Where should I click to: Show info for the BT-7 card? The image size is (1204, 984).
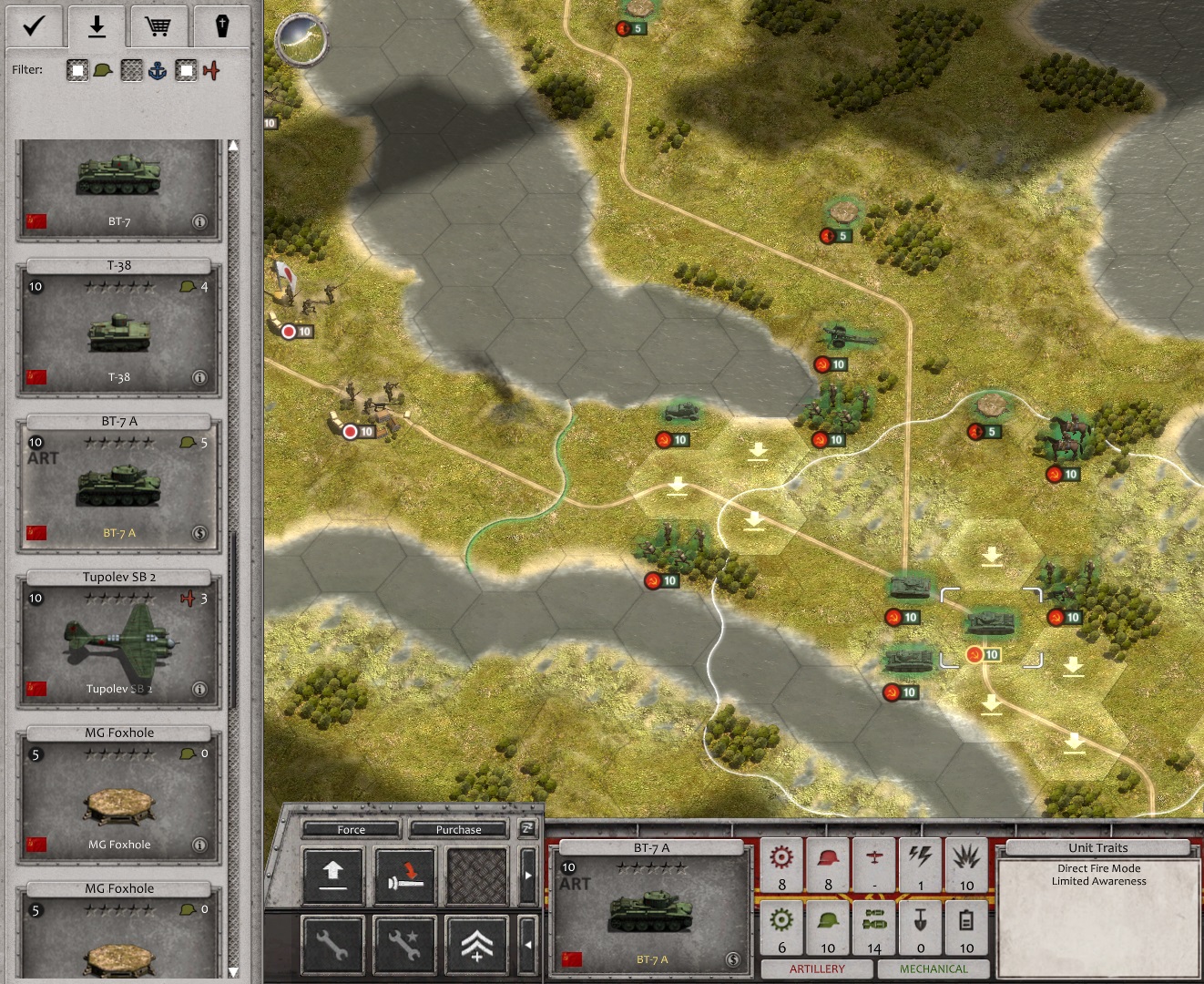199,221
